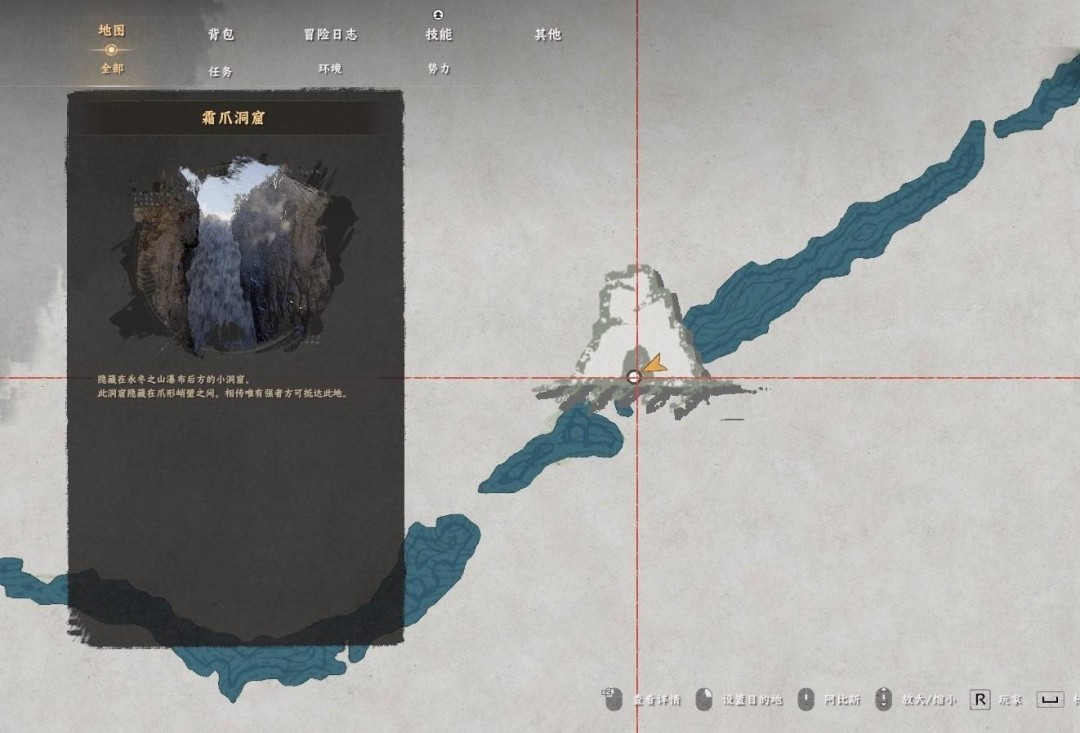Open the 背包 inventory tab
This screenshot has height=733, width=1080.
(221, 35)
